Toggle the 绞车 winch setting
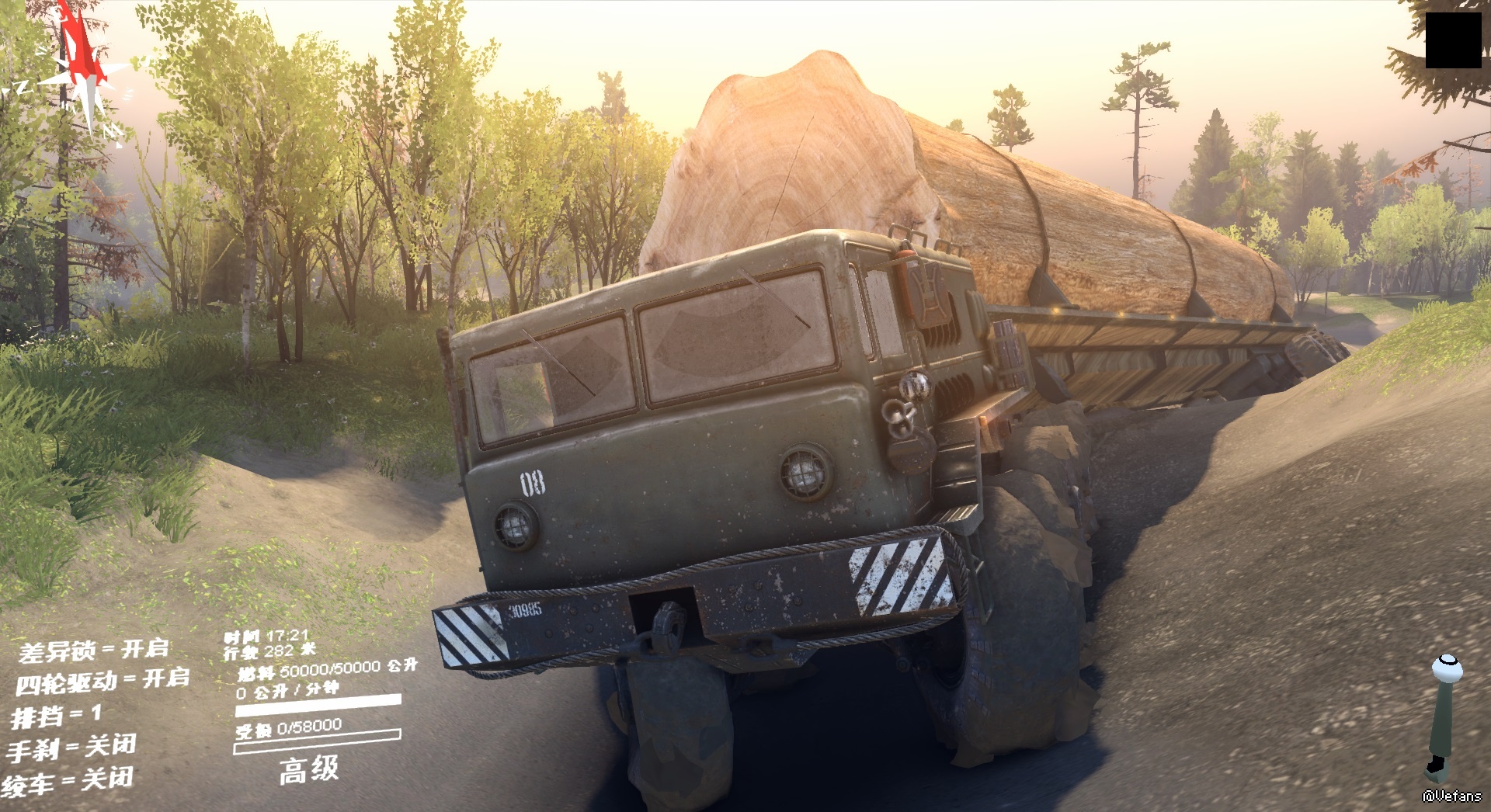The width and height of the screenshot is (1491, 812). tap(68, 781)
